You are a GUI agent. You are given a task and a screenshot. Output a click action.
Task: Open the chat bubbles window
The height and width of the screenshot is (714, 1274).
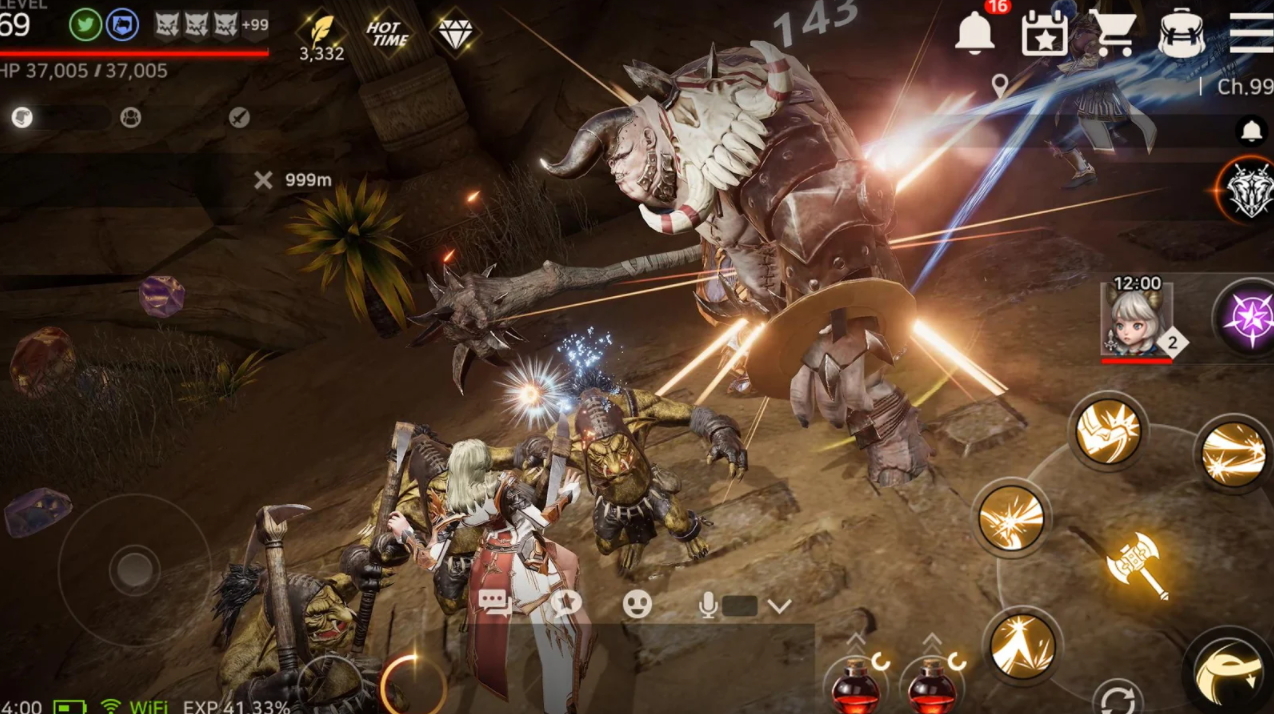pos(495,602)
